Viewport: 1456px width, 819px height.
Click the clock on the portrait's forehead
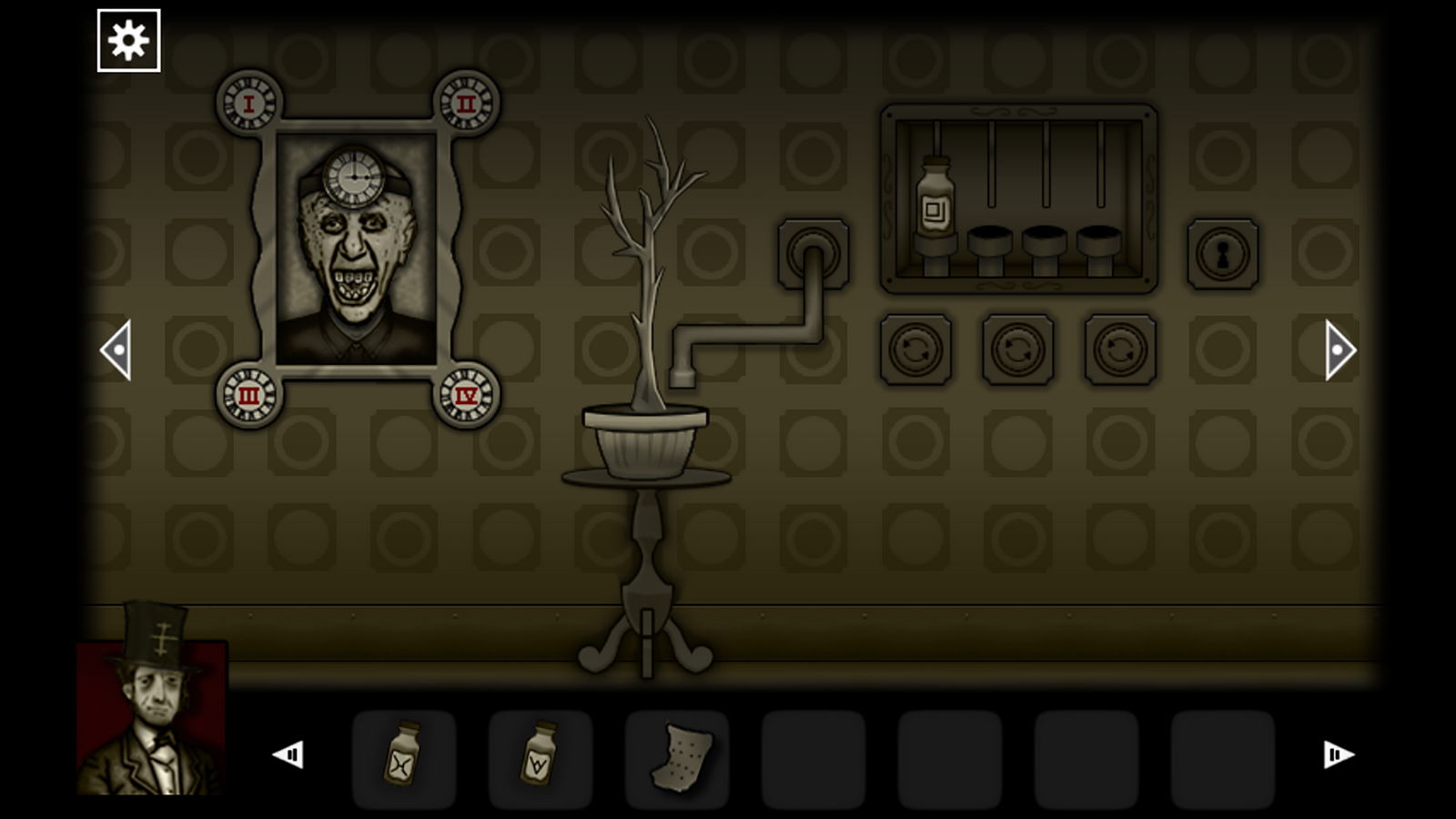pyautogui.click(x=355, y=178)
